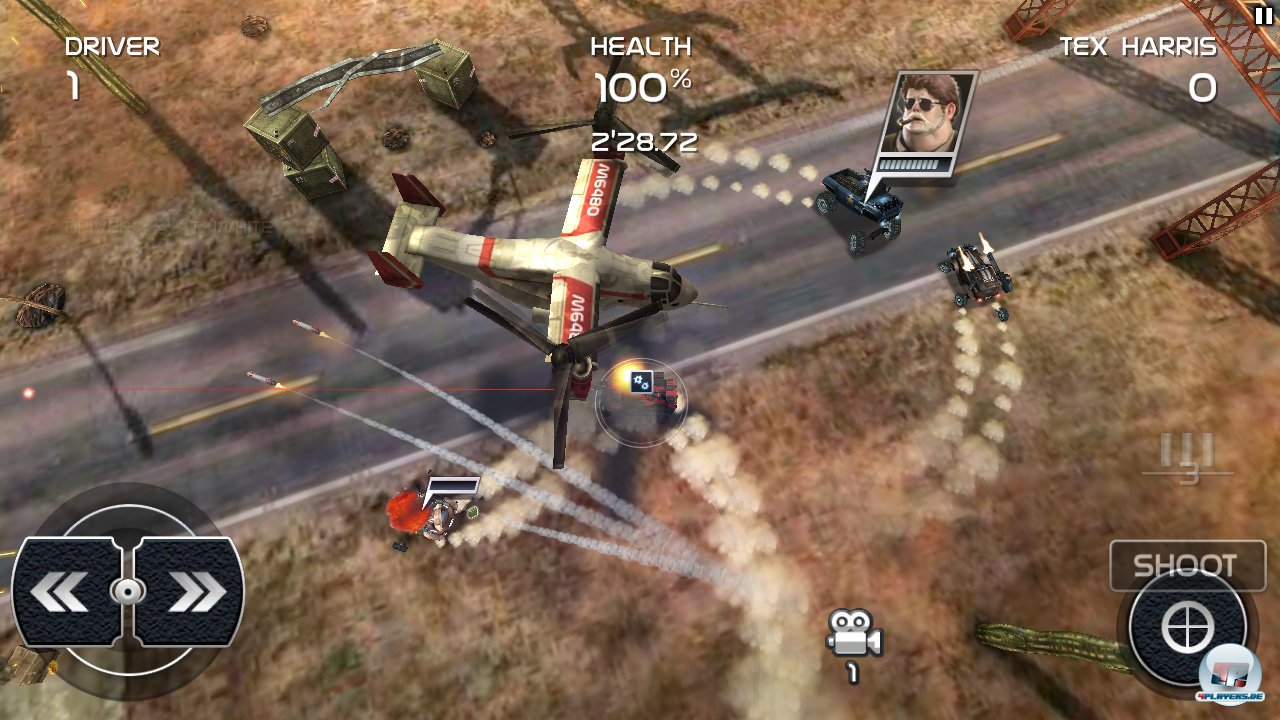The height and width of the screenshot is (720, 1280).
Task: Switch camera view using the camera icon
Action: click(853, 635)
